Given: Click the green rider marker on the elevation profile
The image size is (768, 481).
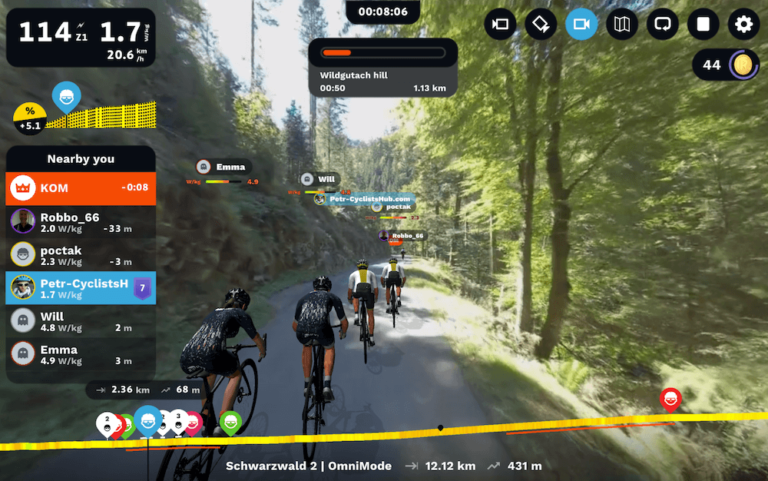Looking at the screenshot, I should click(x=230, y=422).
